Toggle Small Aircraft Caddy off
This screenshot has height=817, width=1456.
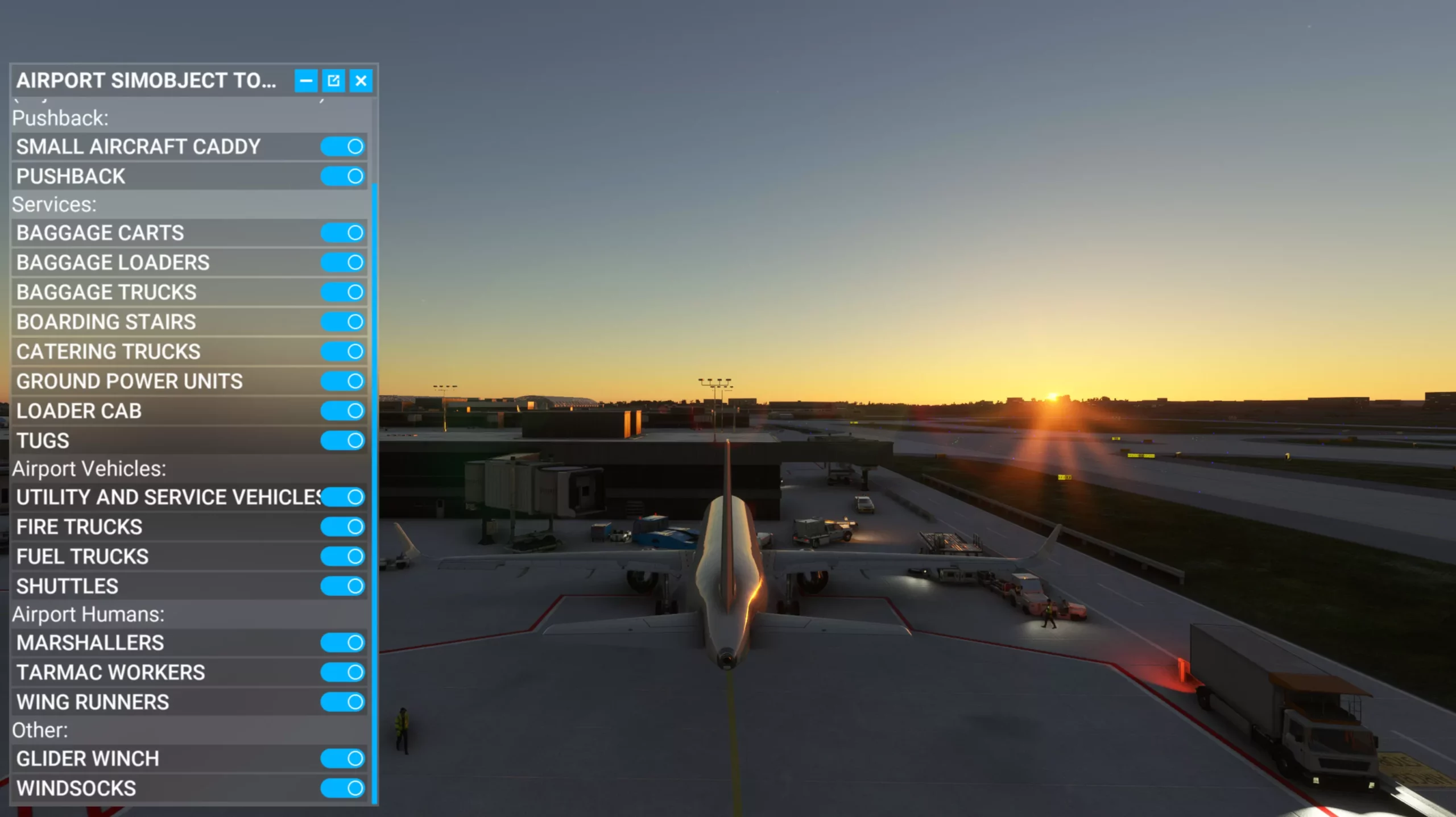pyautogui.click(x=342, y=147)
